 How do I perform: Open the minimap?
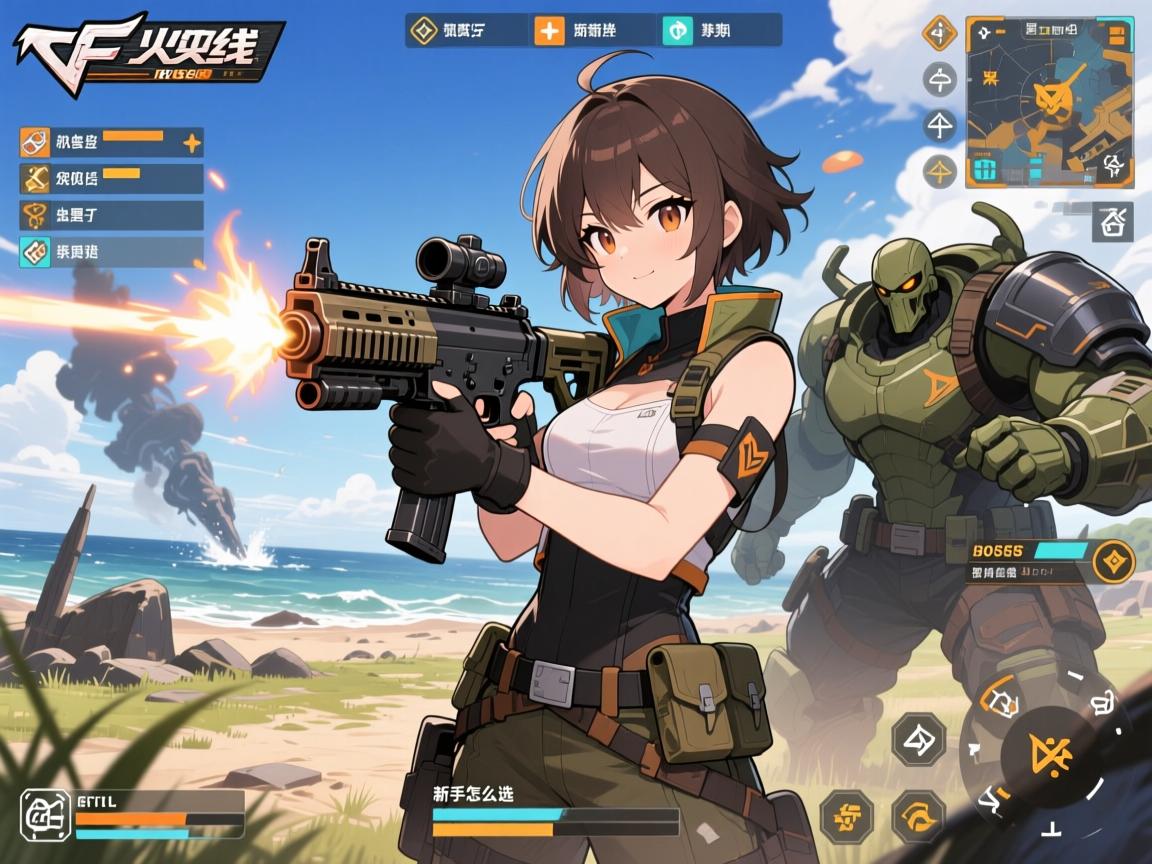tap(1049, 101)
